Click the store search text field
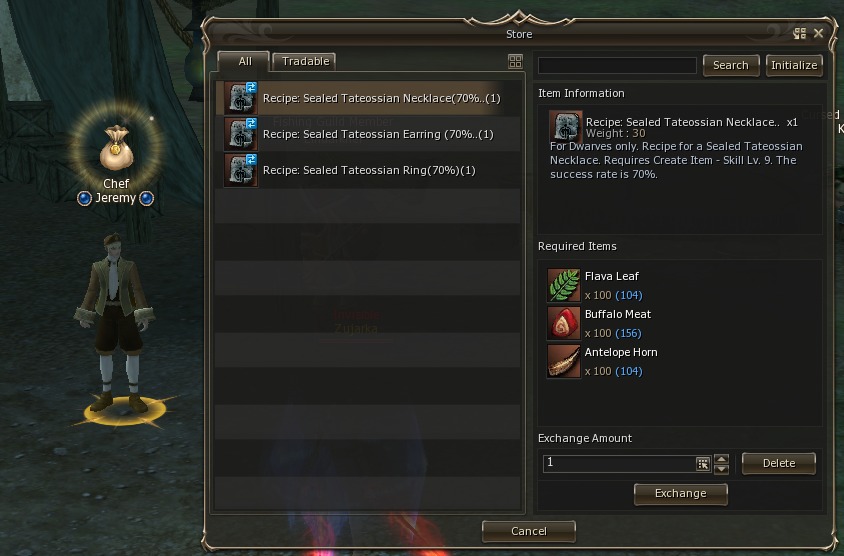The height and width of the screenshot is (556, 844). (x=617, y=65)
